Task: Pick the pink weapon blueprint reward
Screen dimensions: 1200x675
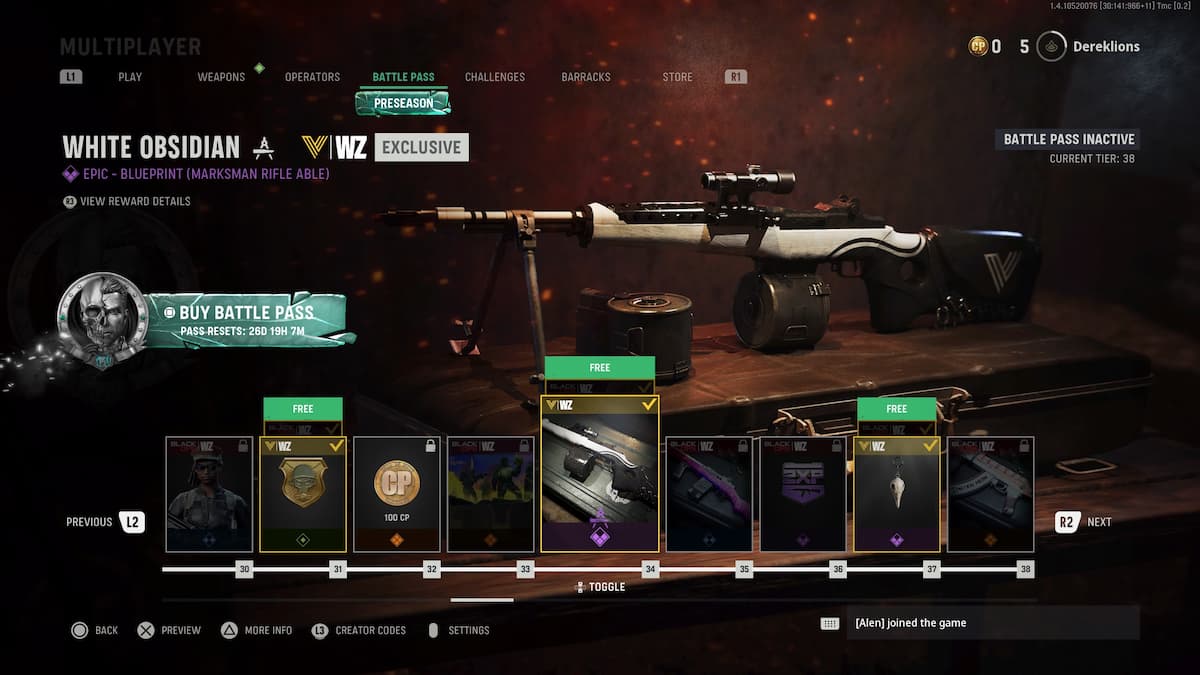Action: point(709,494)
